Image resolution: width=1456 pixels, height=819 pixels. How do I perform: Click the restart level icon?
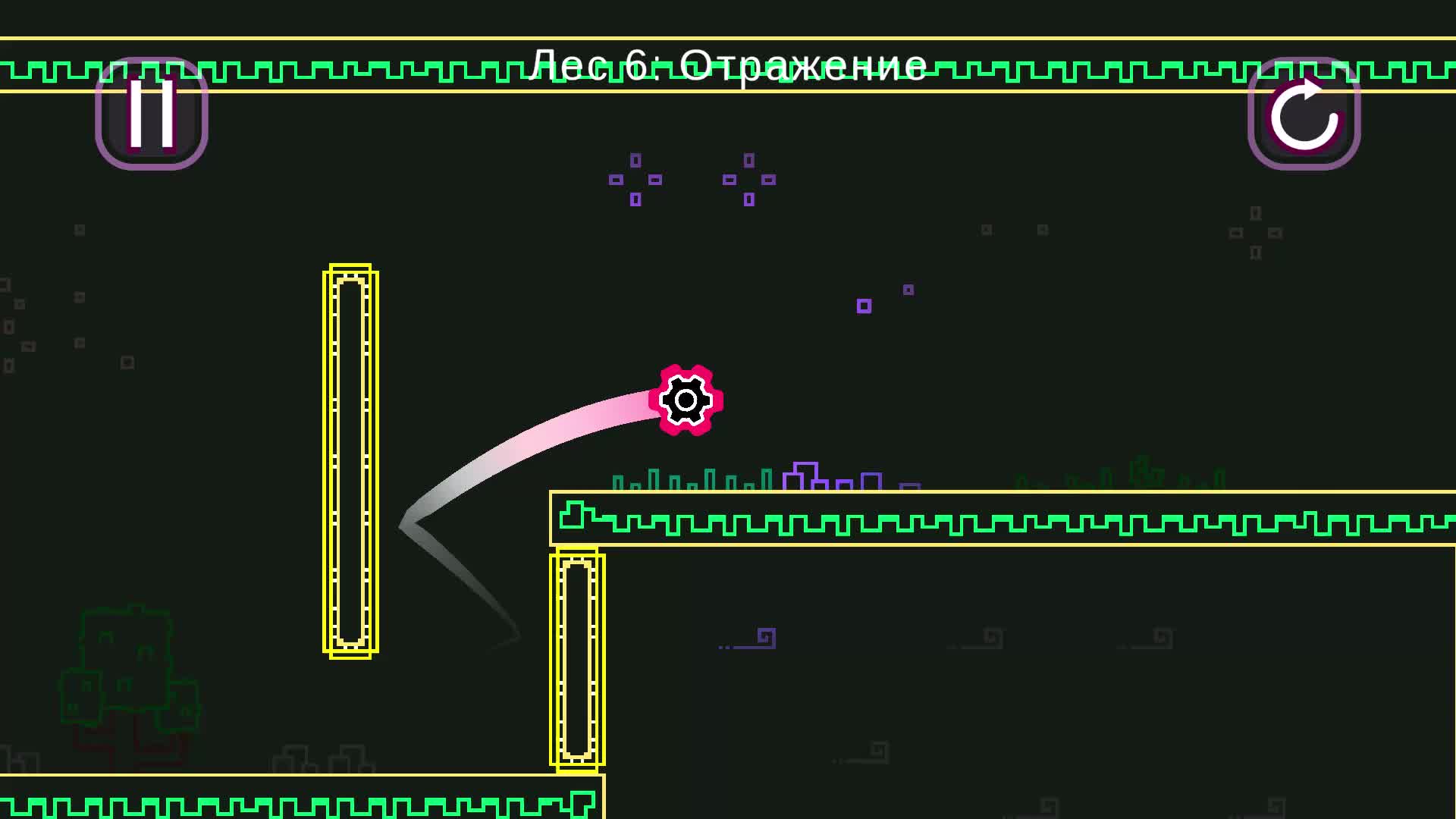coord(1306,115)
